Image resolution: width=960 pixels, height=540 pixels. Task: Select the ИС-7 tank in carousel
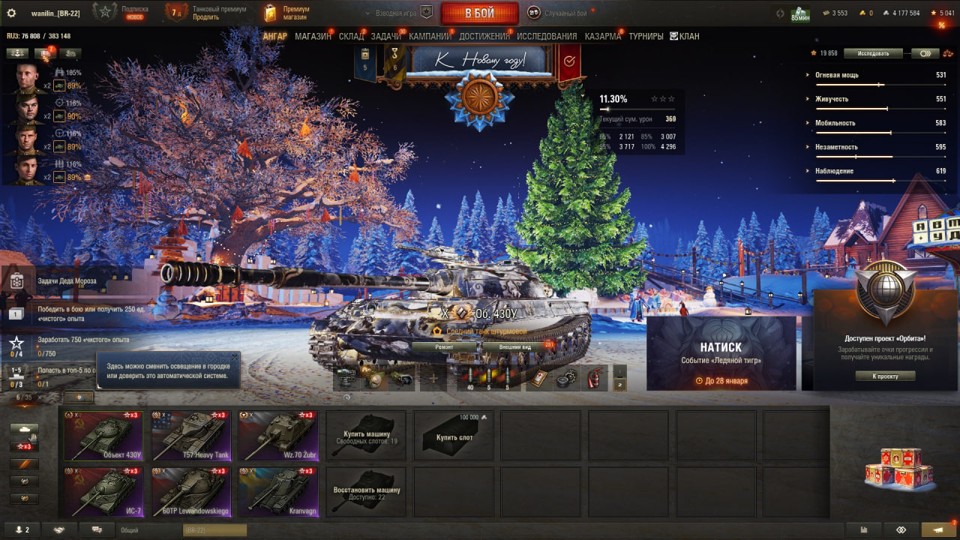pyautogui.click(x=103, y=491)
